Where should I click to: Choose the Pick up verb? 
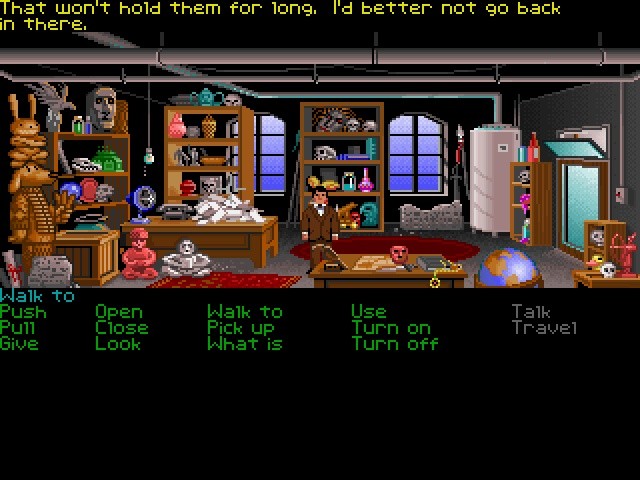[x=240, y=328]
